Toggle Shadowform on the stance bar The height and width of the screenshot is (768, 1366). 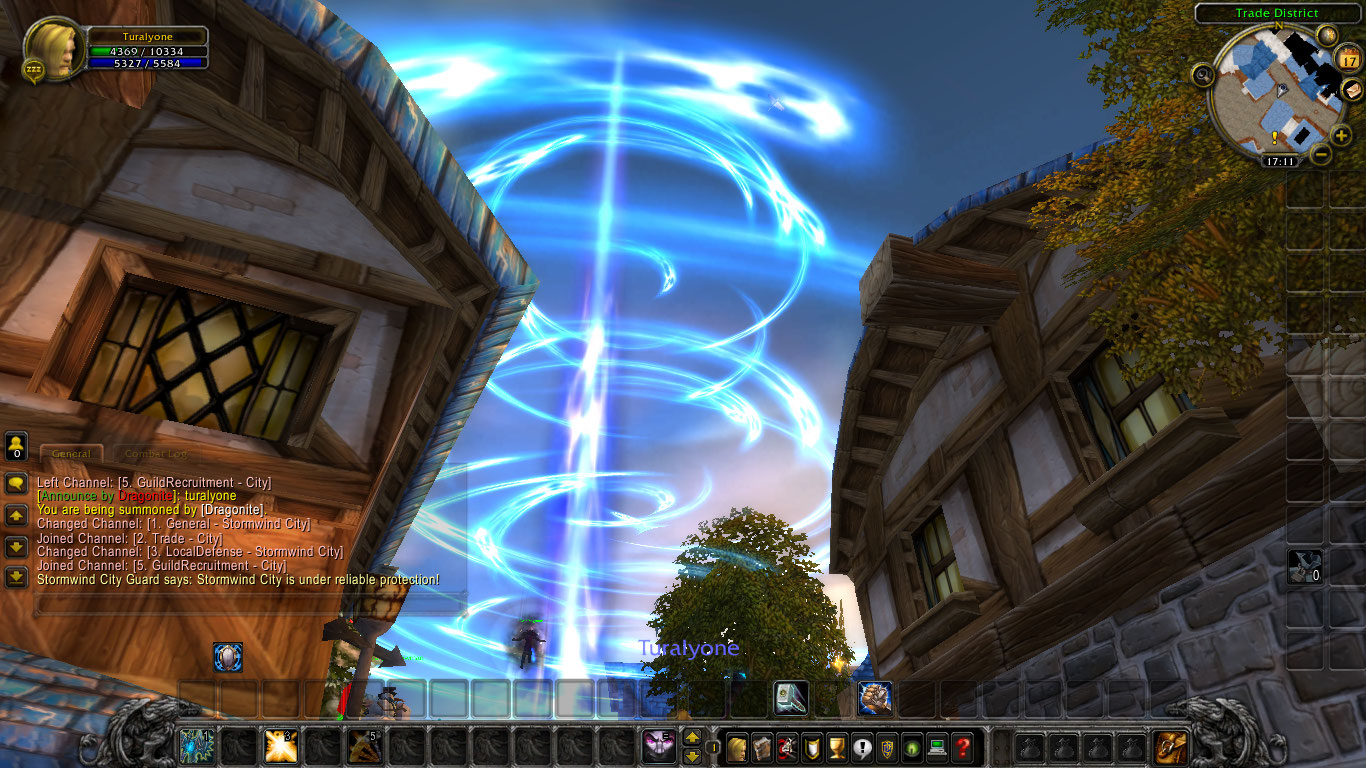coord(657,745)
